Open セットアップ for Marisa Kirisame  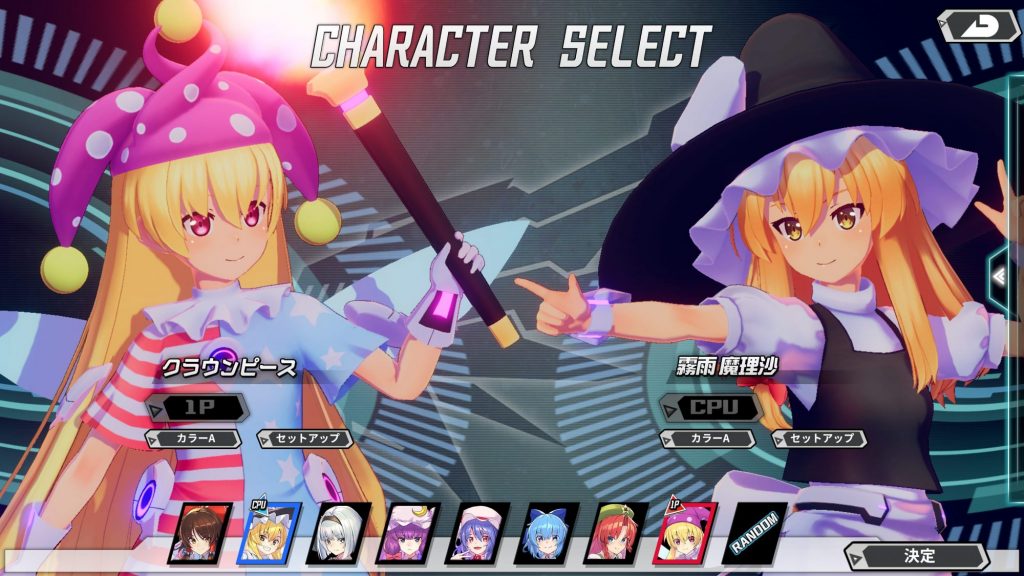tap(819, 438)
